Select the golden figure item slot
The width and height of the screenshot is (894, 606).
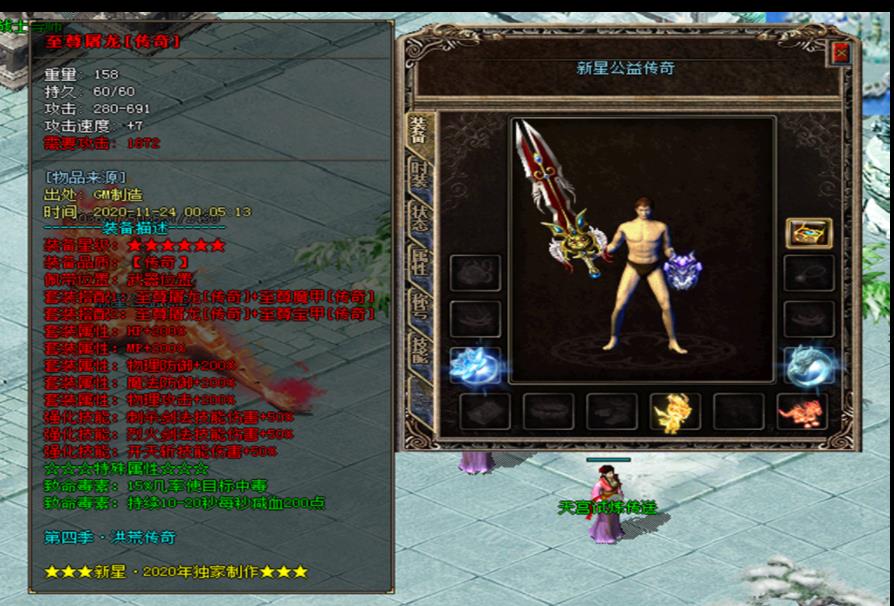point(674,412)
